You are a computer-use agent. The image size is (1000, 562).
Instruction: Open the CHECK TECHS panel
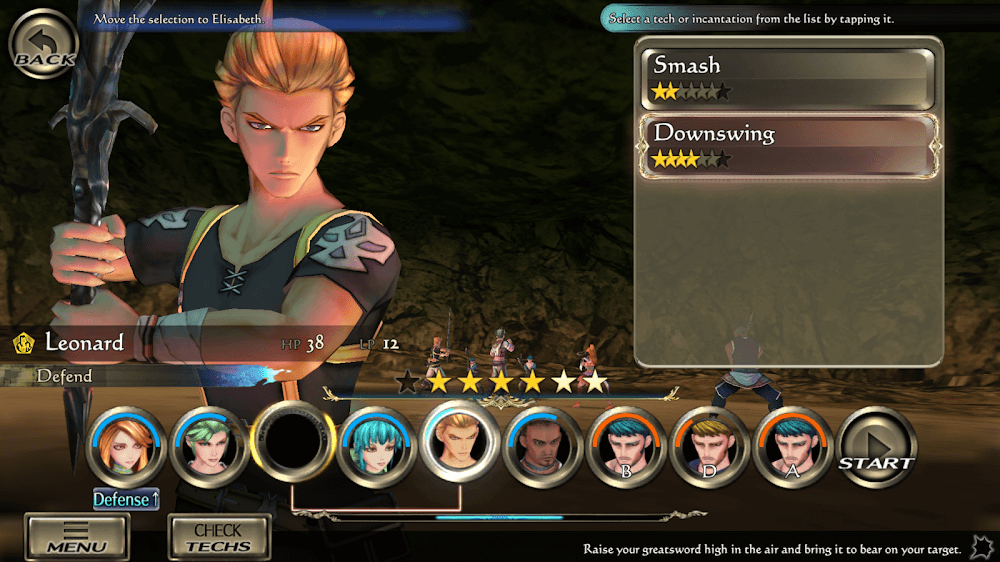click(x=217, y=536)
